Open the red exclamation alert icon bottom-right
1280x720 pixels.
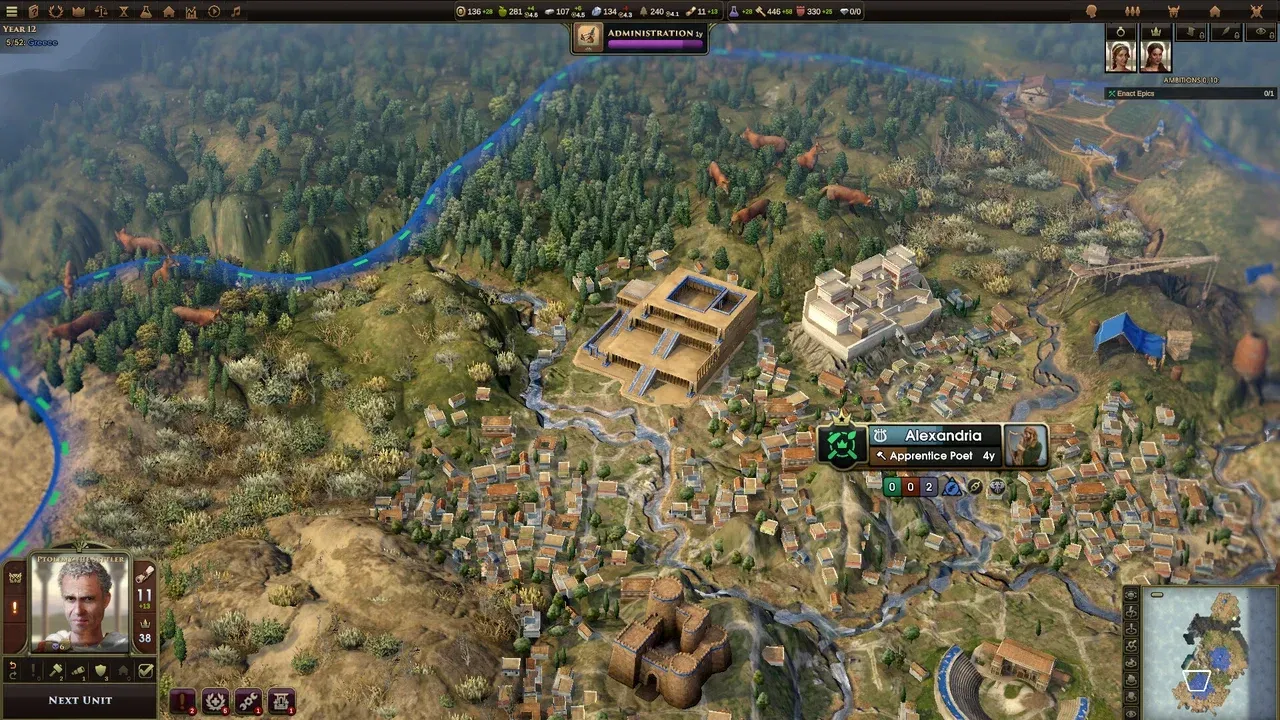click(x=182, y=701)
